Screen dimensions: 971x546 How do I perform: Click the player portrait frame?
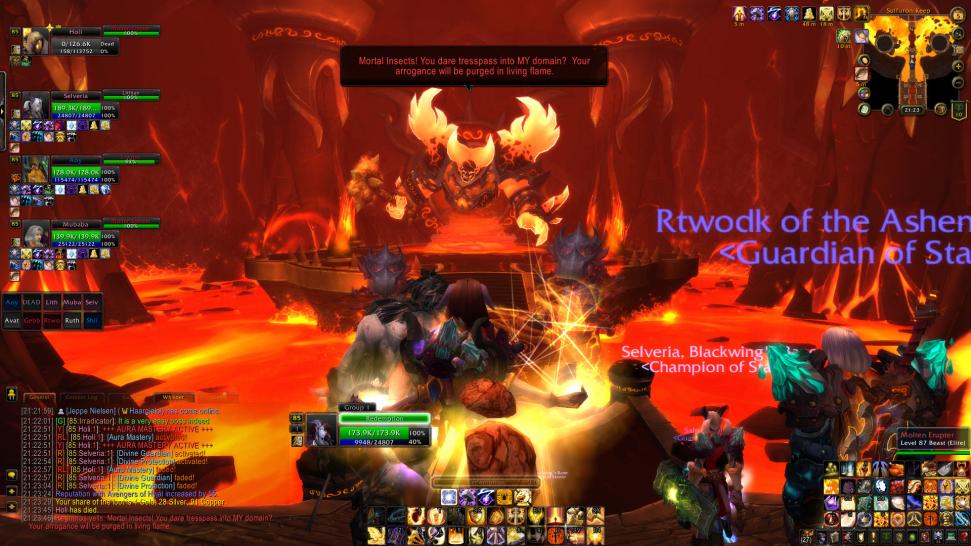click(322, 428)
